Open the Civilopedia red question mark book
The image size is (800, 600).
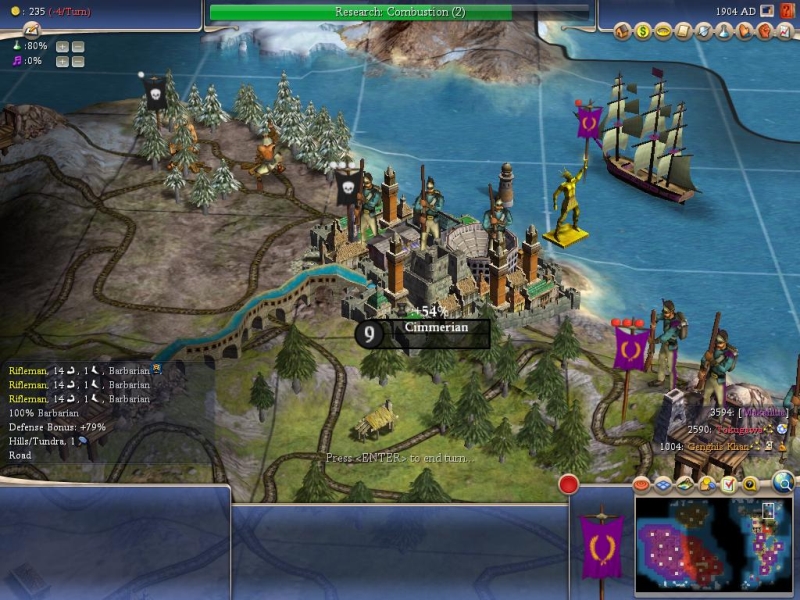click(787, 11)
